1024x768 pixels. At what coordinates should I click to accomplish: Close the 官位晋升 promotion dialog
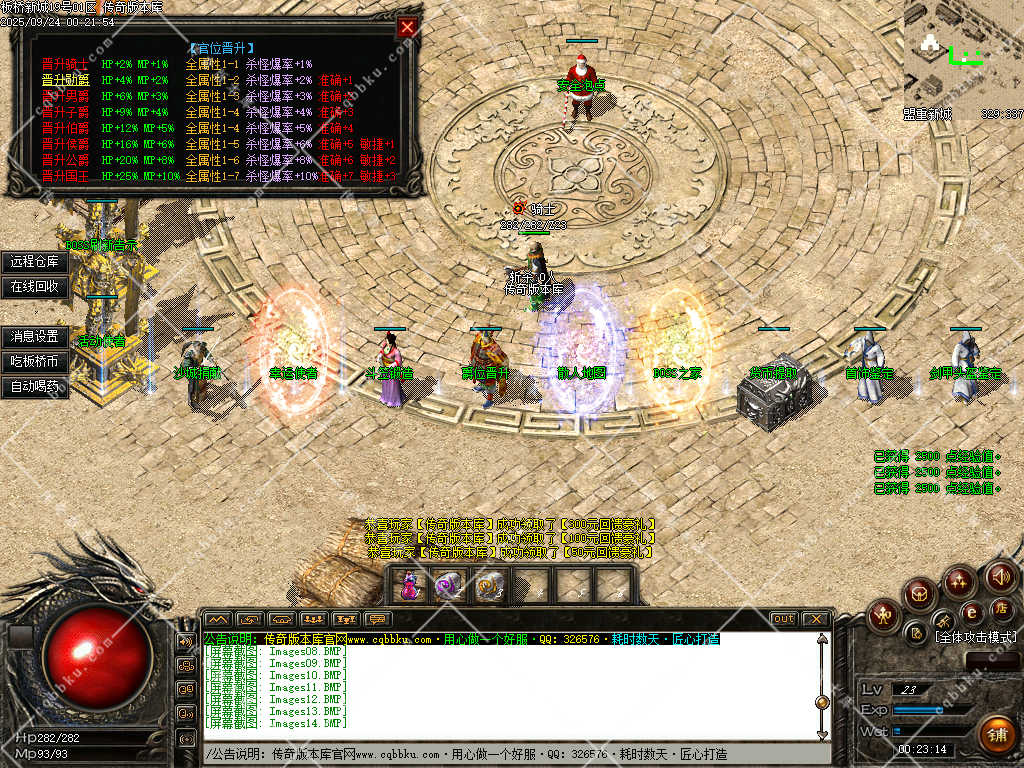point(407,27)
